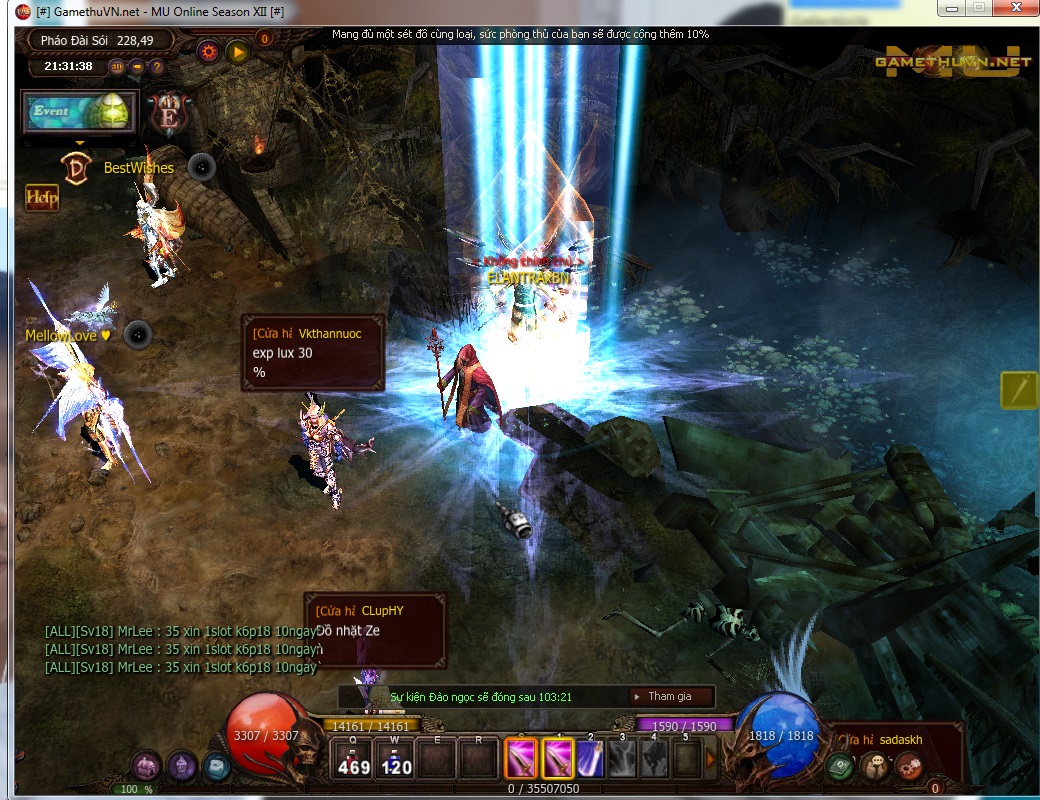Activate skill slot numbered 1

pyautogui.click(x=558, y=758)
